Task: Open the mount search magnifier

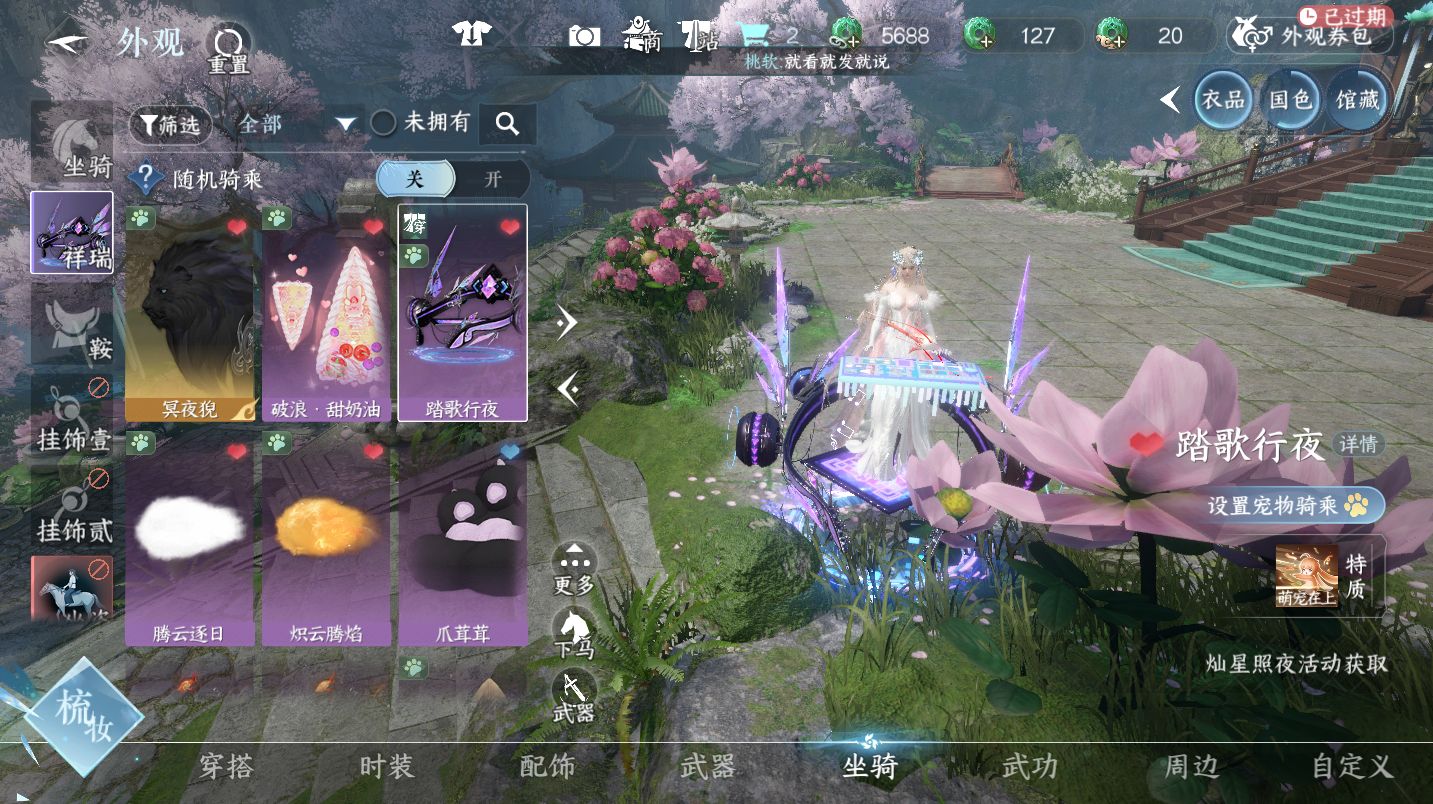Action: pyautogui.click(x=508, y=124)
